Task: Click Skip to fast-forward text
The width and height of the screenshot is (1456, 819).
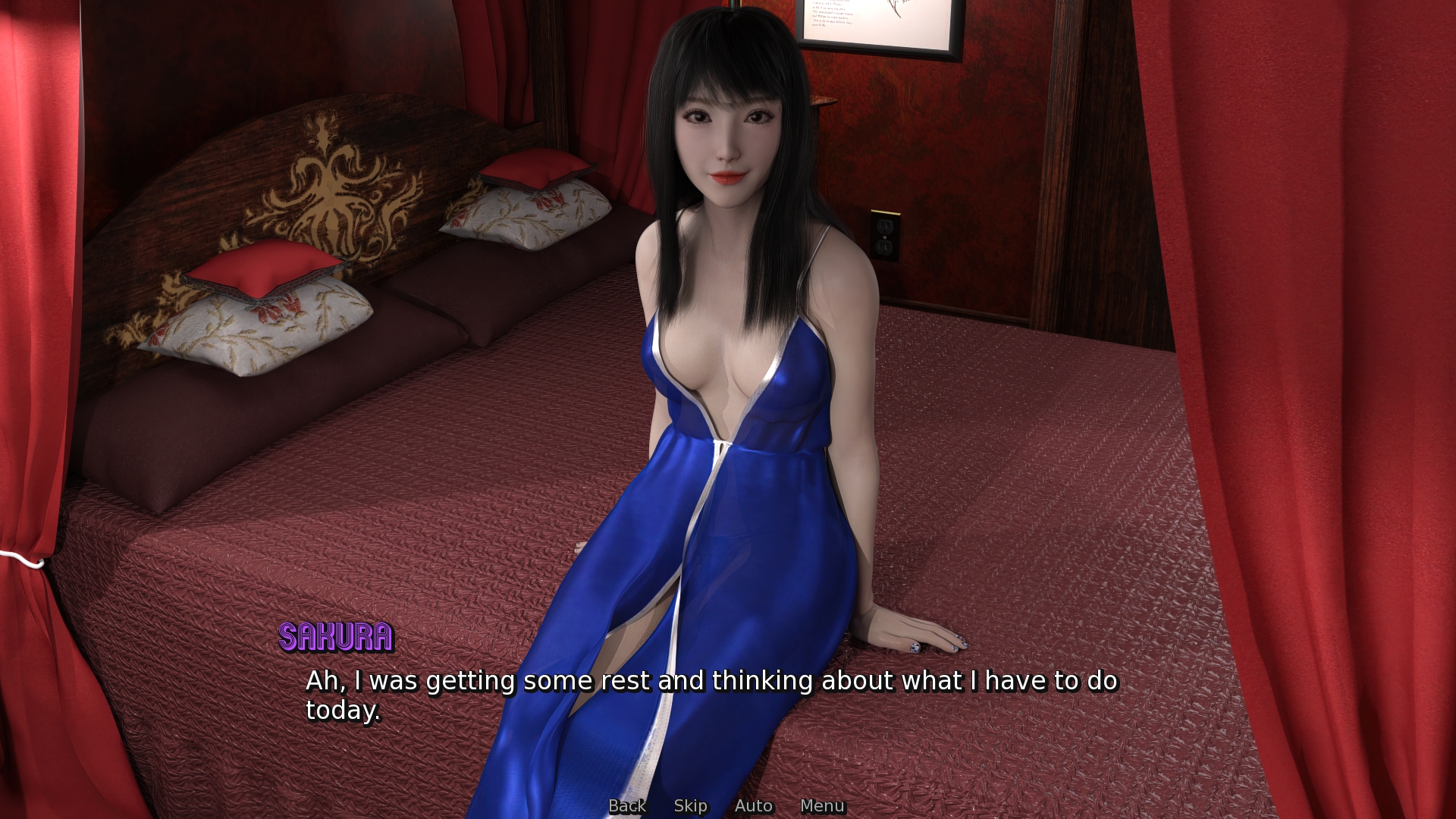Action: point(690,806)
